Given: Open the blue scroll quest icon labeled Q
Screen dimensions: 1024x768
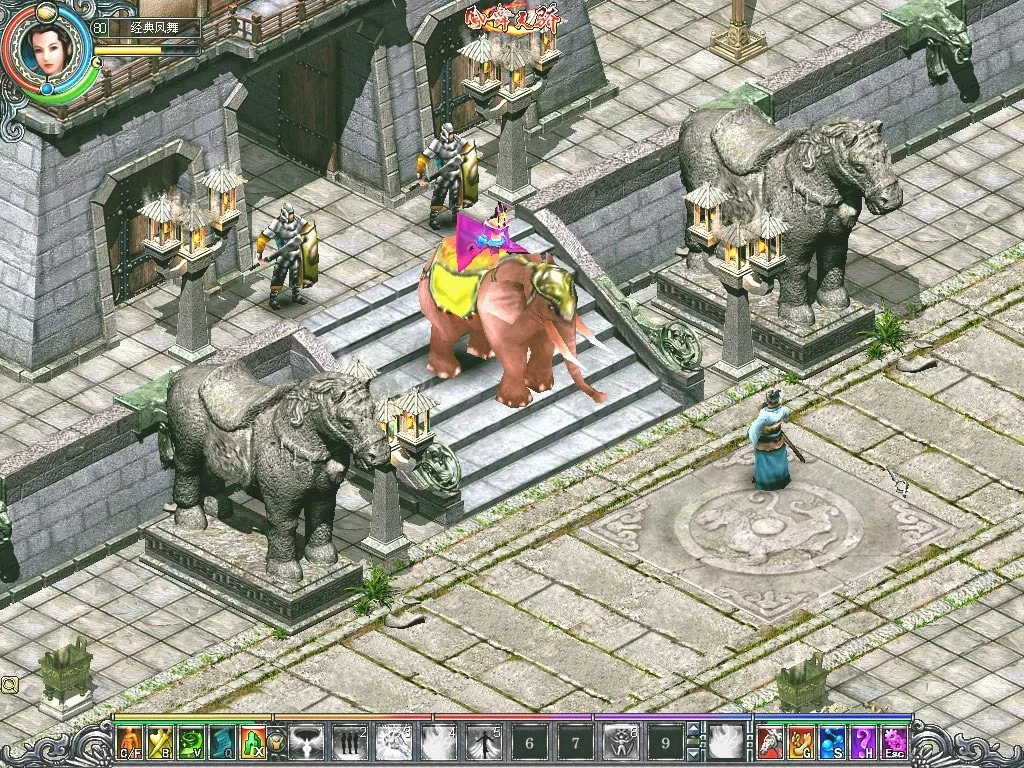Looking at the screenshot, I should 222,742.
